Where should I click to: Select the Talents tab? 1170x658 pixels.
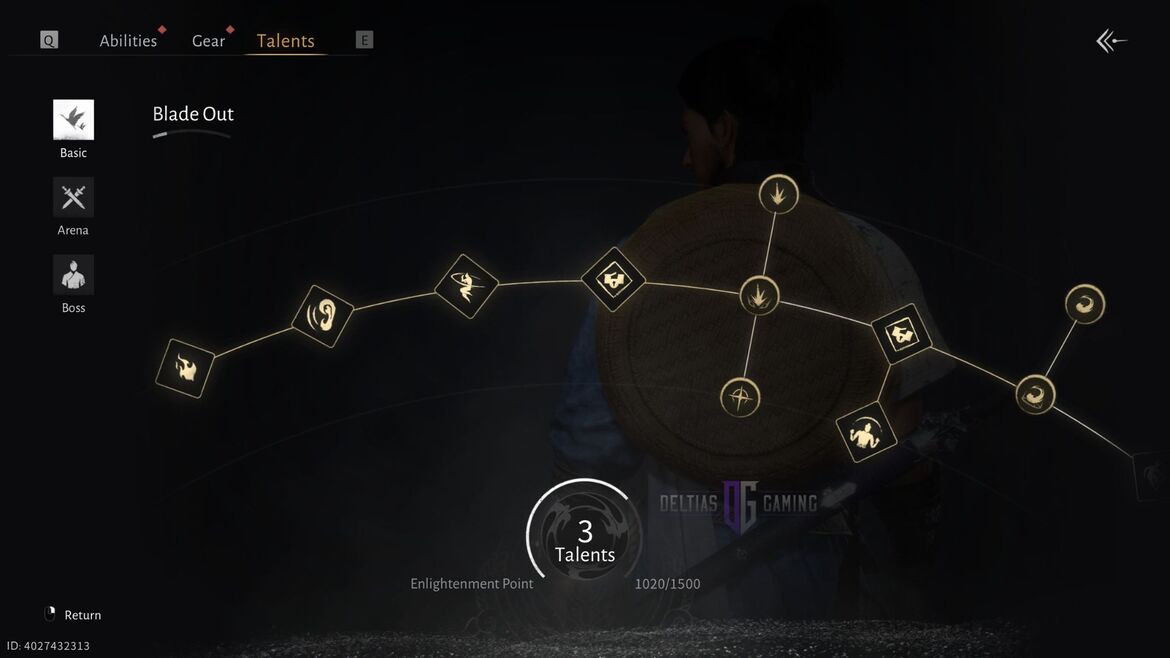(285, 41)
